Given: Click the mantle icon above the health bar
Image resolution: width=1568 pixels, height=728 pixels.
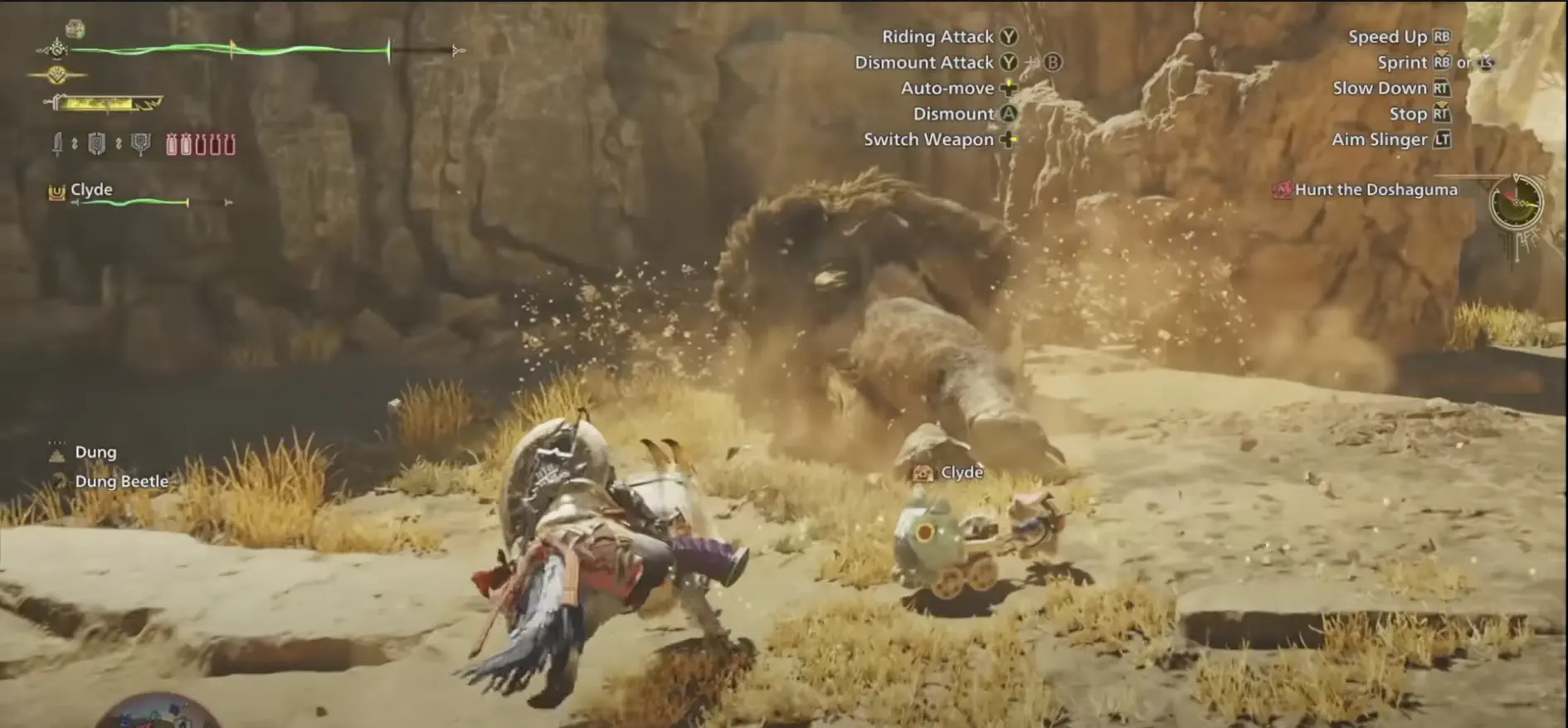Looking at the screenshot, I should 75,28.
